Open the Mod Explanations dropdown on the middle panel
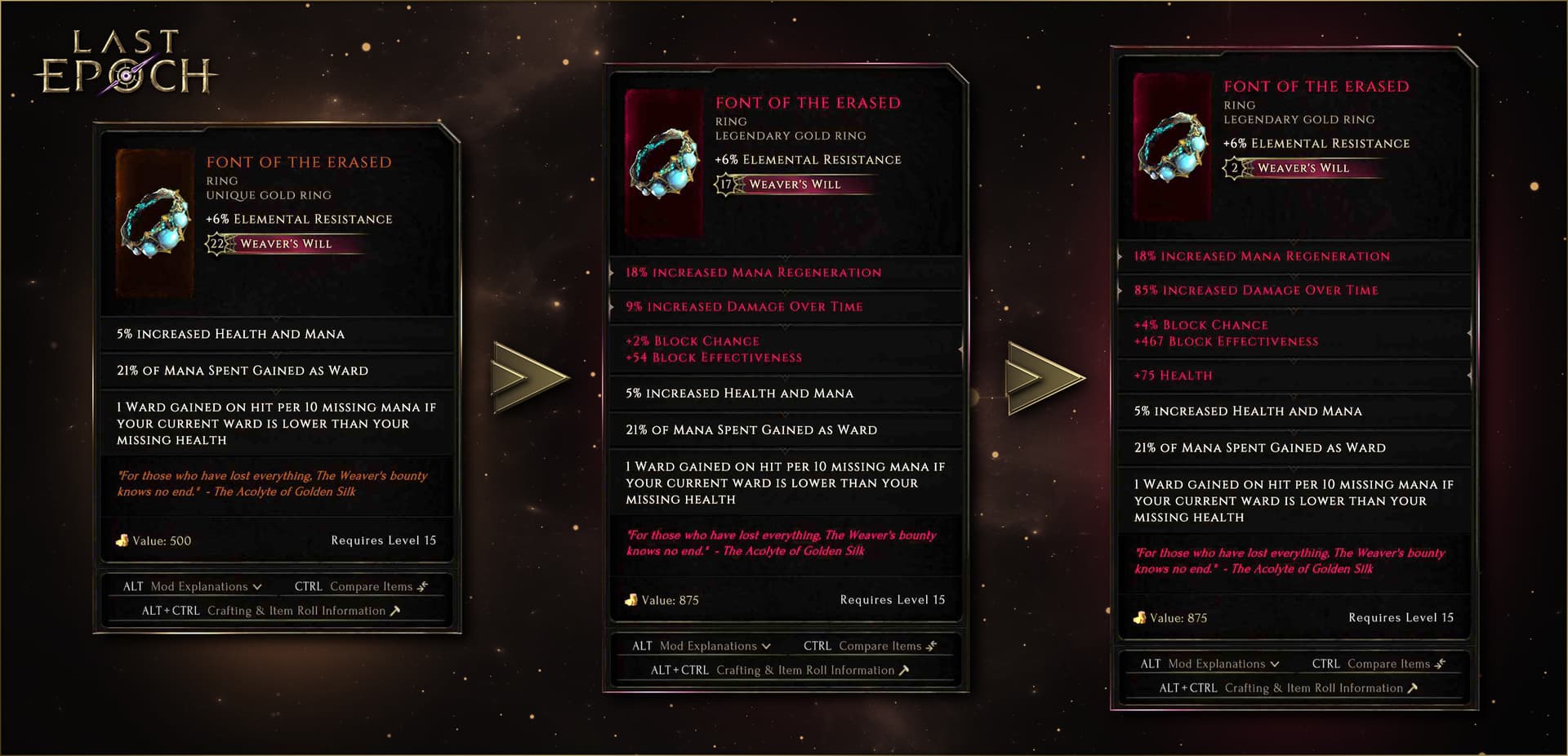This screenshot has height=756, width=1568. tap(768, 645)
